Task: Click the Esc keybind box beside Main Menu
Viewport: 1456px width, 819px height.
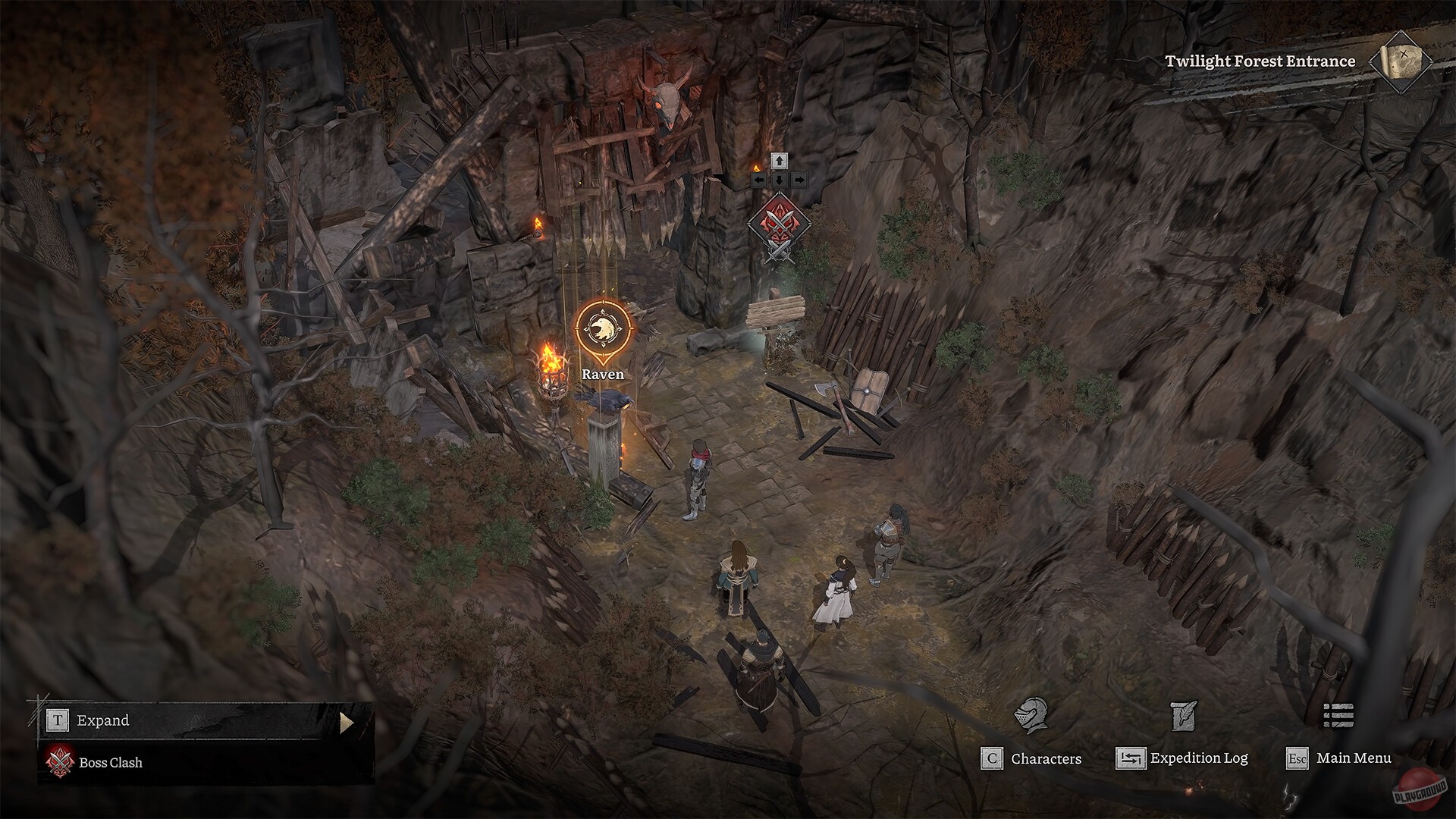Action: click(1298, 758)
